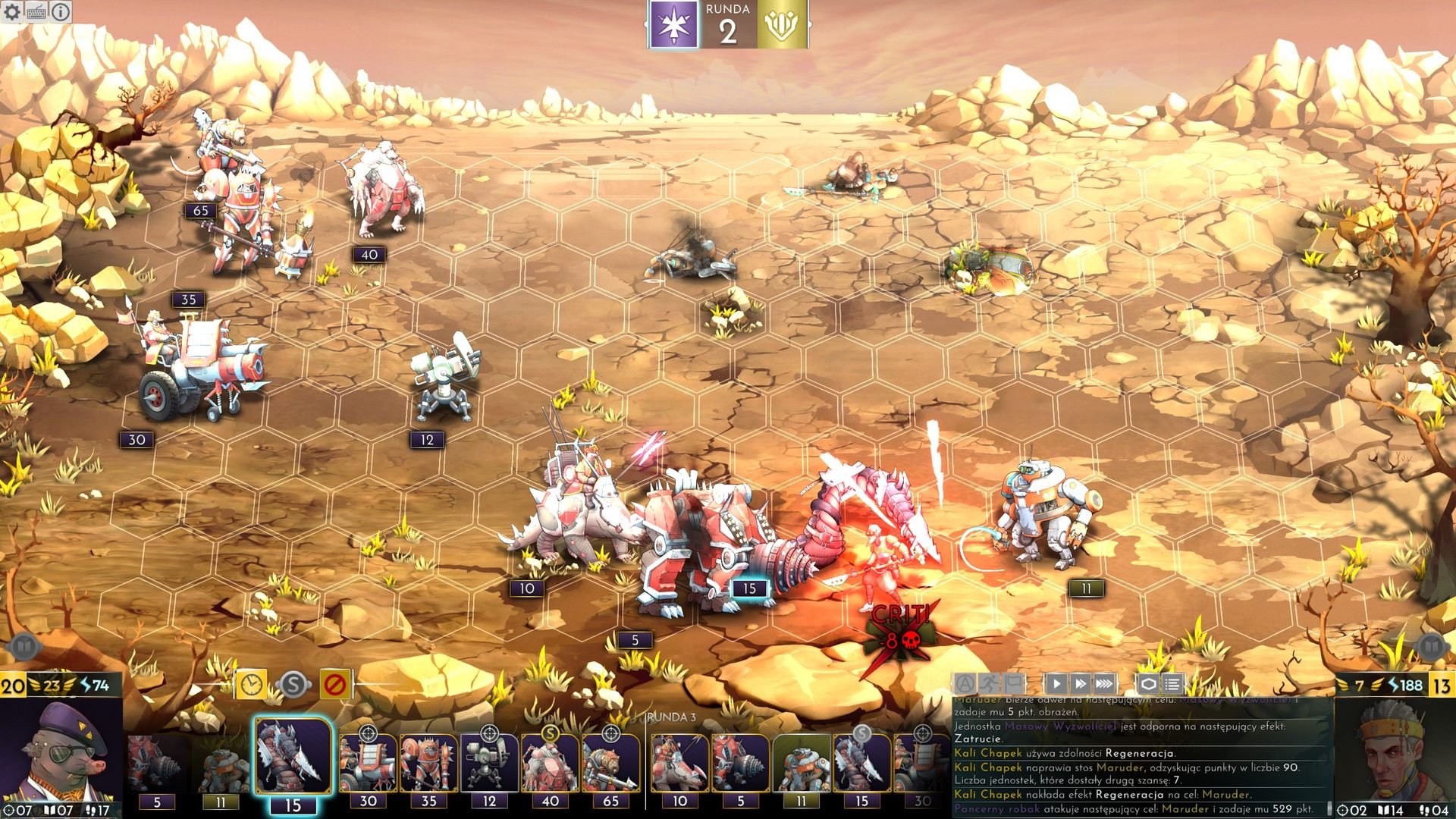Click the golden faction emblem
Viewport: 1456px width, 819px height.
782,26
